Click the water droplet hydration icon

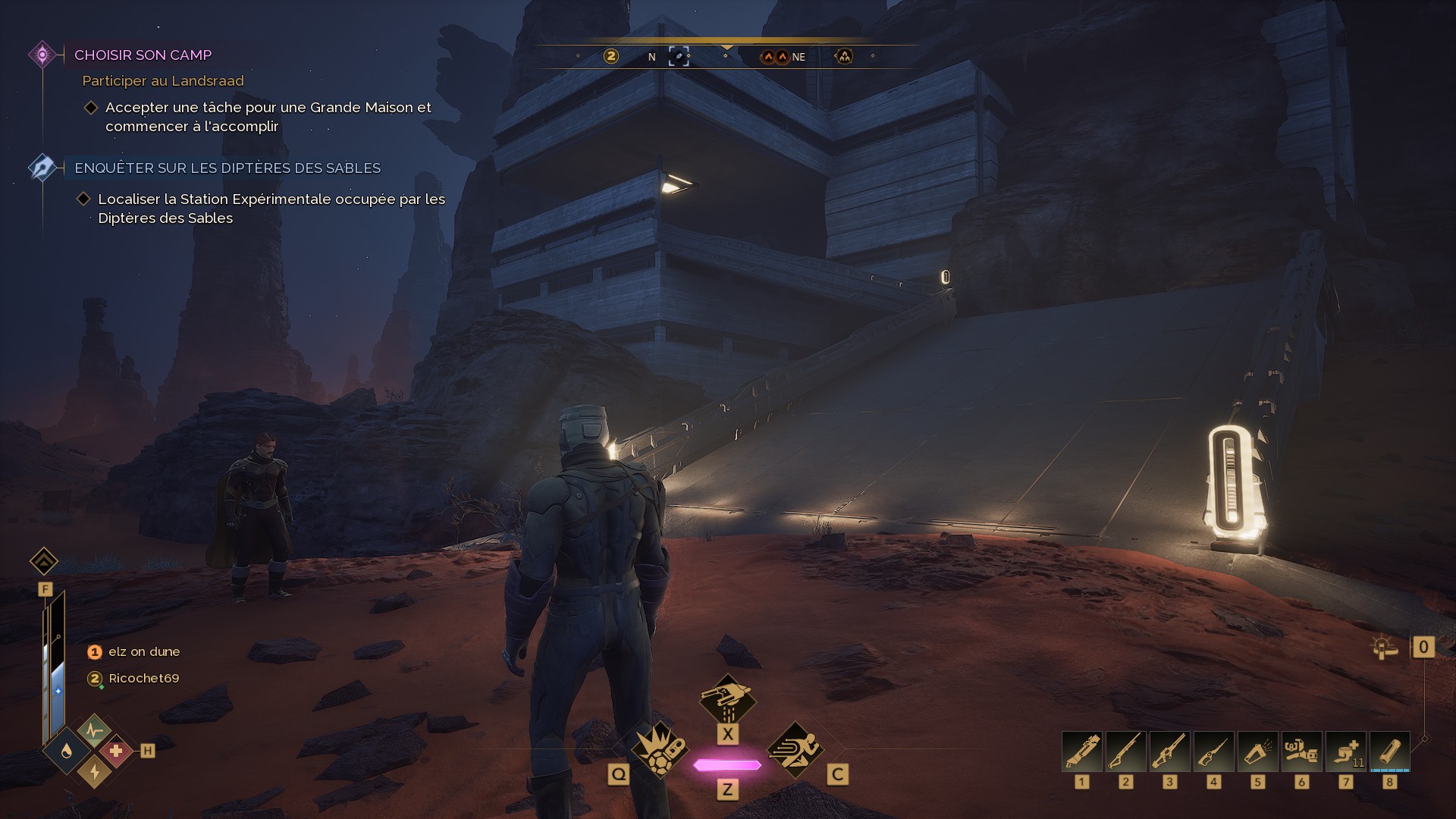click(67, 751)
